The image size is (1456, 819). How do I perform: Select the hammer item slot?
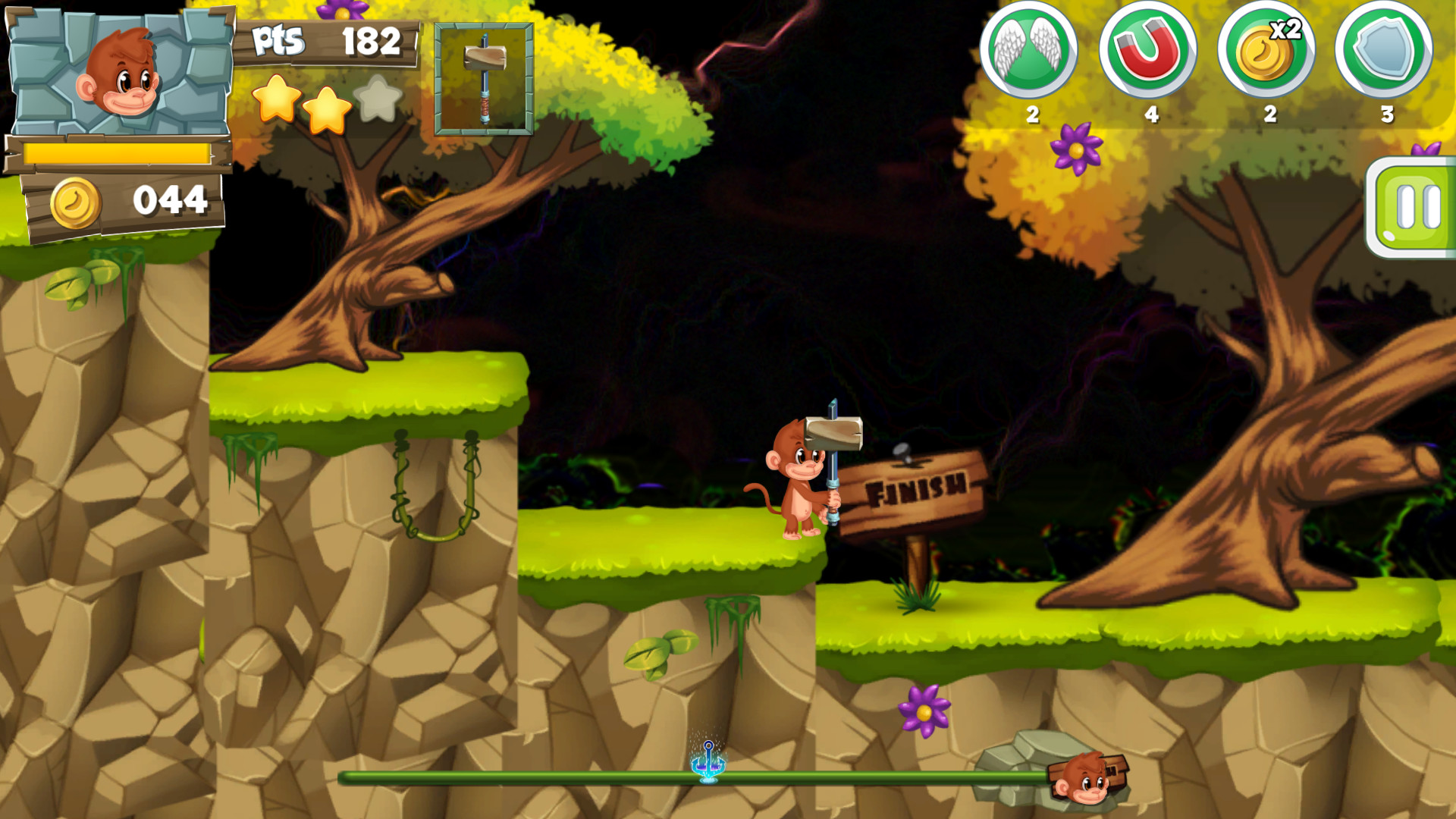483,80
